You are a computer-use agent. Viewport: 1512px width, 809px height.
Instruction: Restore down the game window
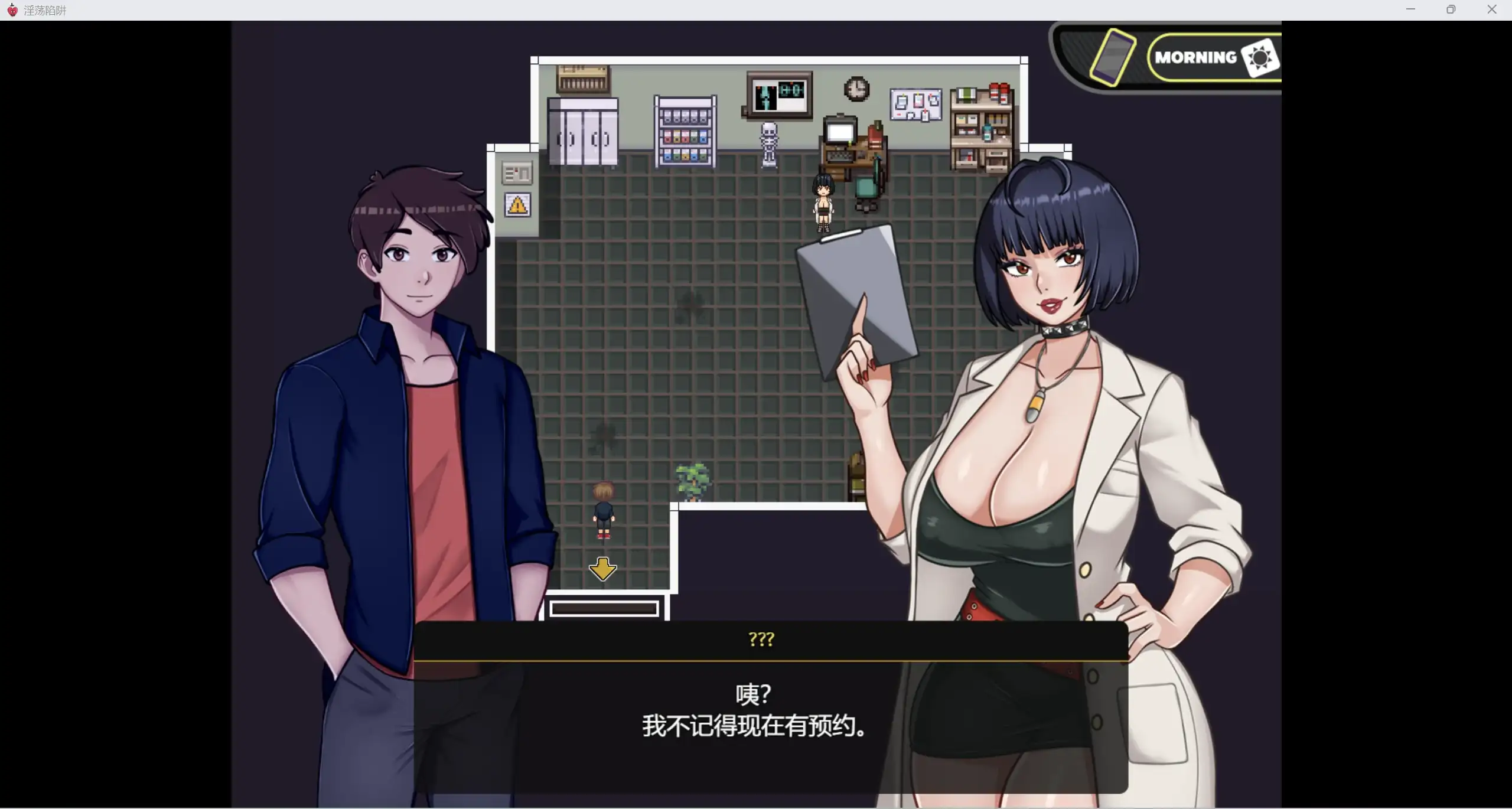1451,9
